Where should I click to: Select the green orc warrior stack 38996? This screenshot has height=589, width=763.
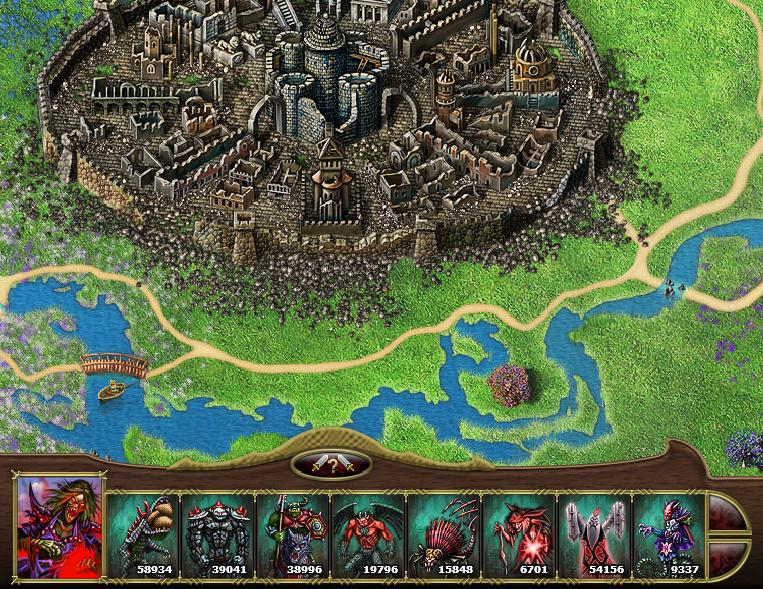point(293,535)
